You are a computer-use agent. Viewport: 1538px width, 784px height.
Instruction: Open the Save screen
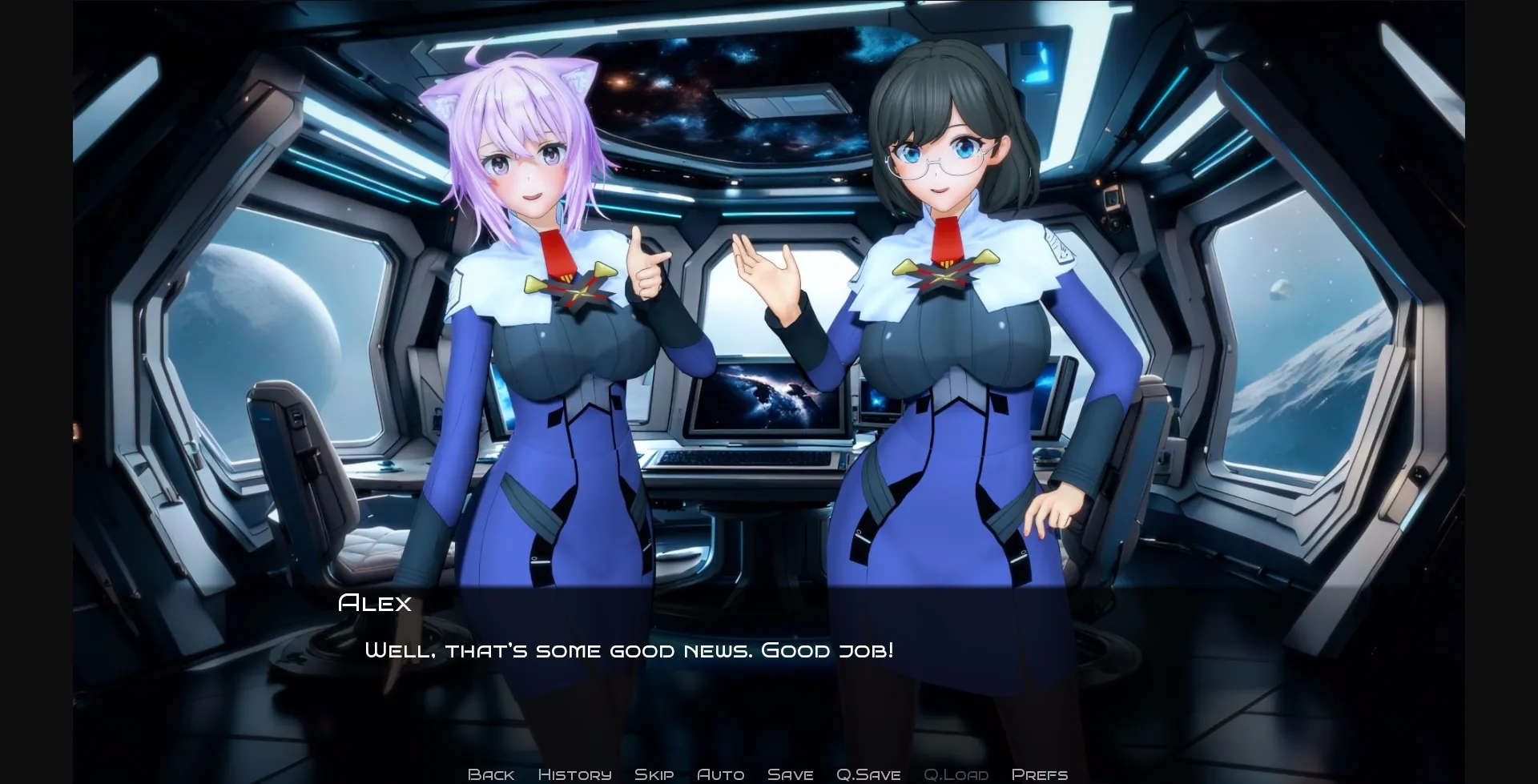pos(790,774)
